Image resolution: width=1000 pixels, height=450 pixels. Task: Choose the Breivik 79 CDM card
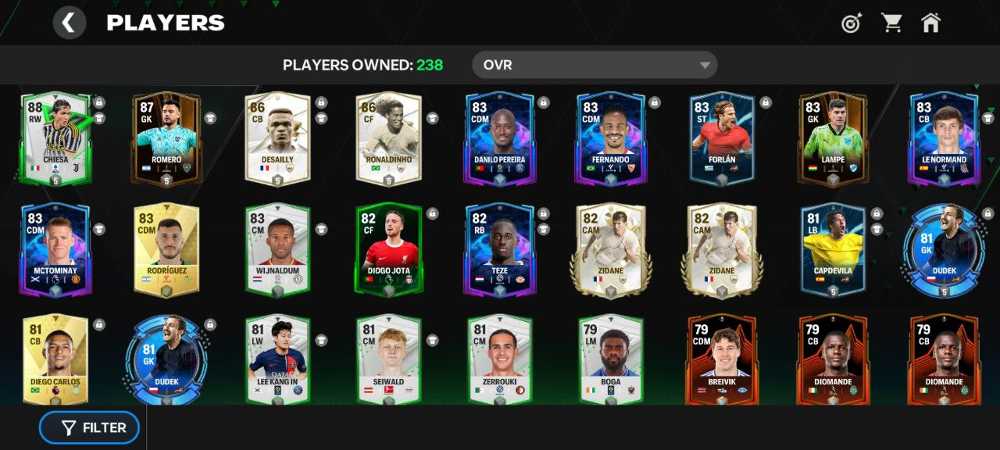[722, 360]
